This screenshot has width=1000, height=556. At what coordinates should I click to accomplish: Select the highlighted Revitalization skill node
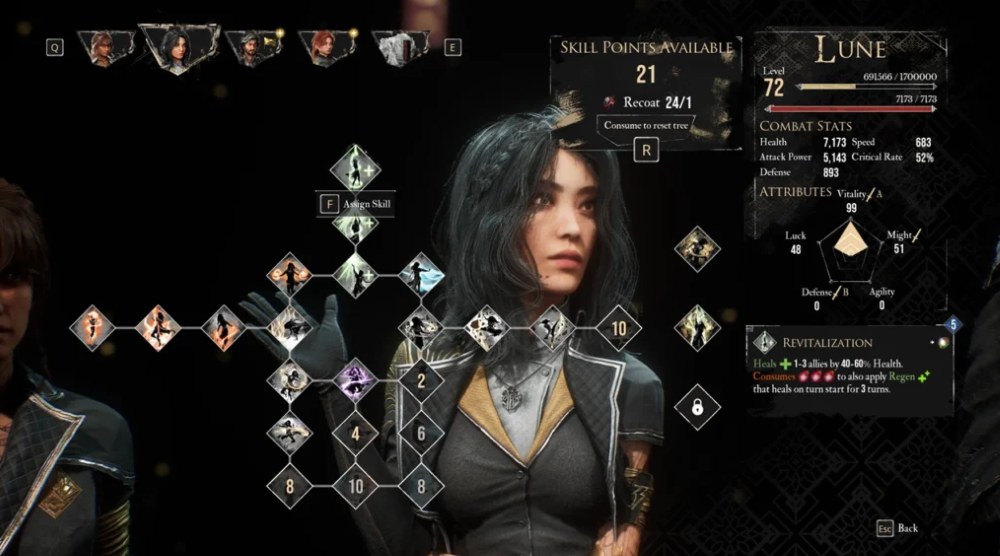355,168
